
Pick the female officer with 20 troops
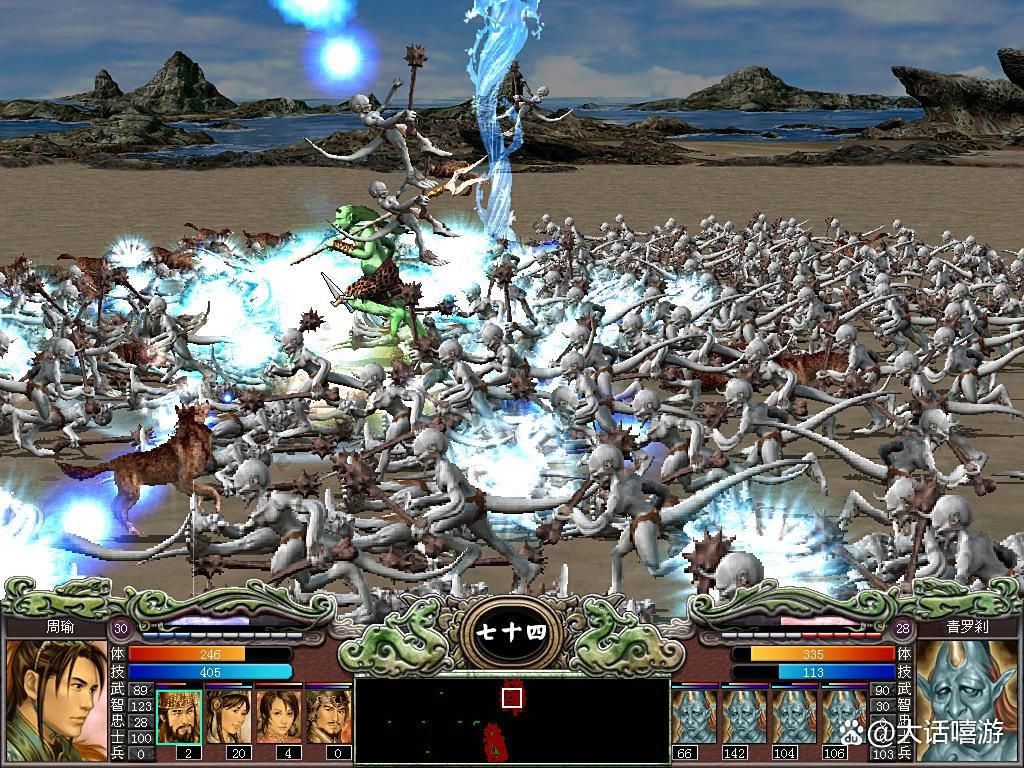click(x=229, y=716)
